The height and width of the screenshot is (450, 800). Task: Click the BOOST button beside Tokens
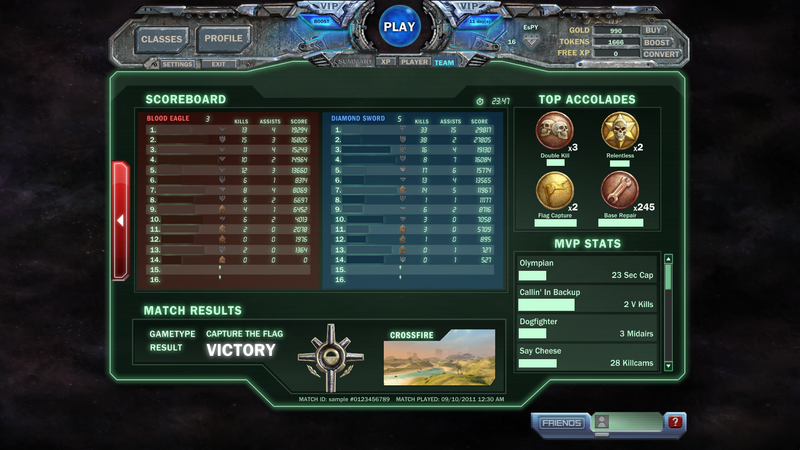point(657,43)
